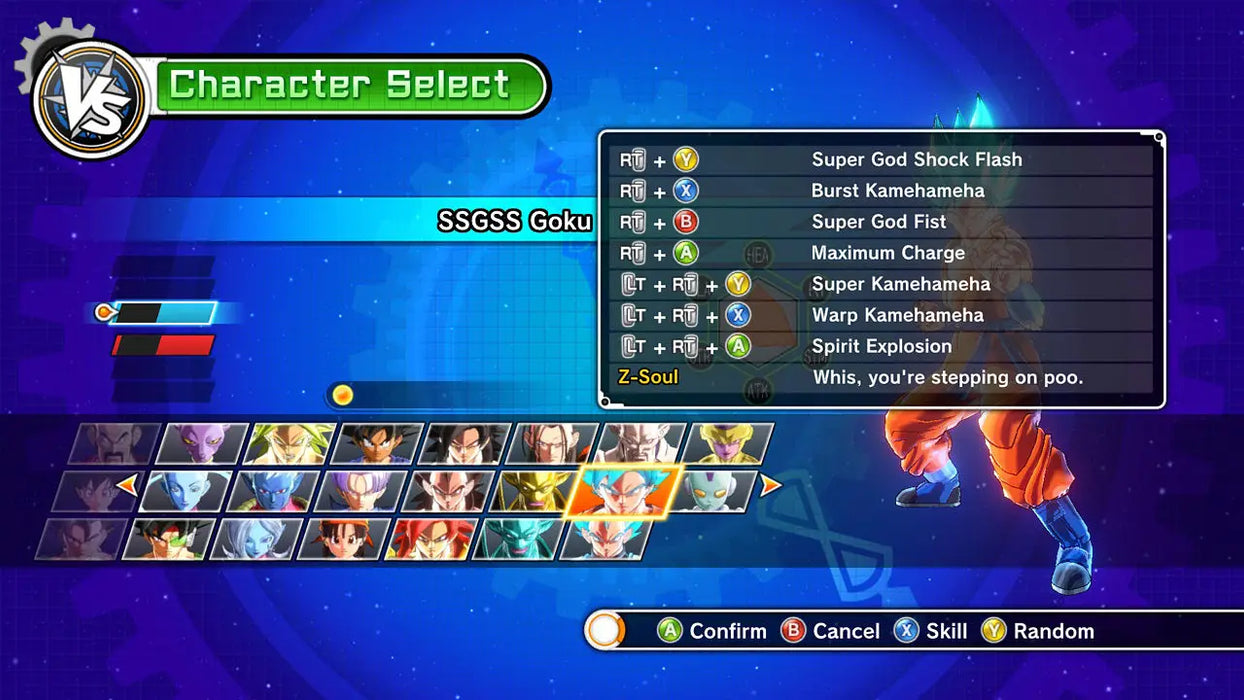Select Pan in the orange bandana
The width and height of the screenshot is (1244, 700).
point(341,539)
